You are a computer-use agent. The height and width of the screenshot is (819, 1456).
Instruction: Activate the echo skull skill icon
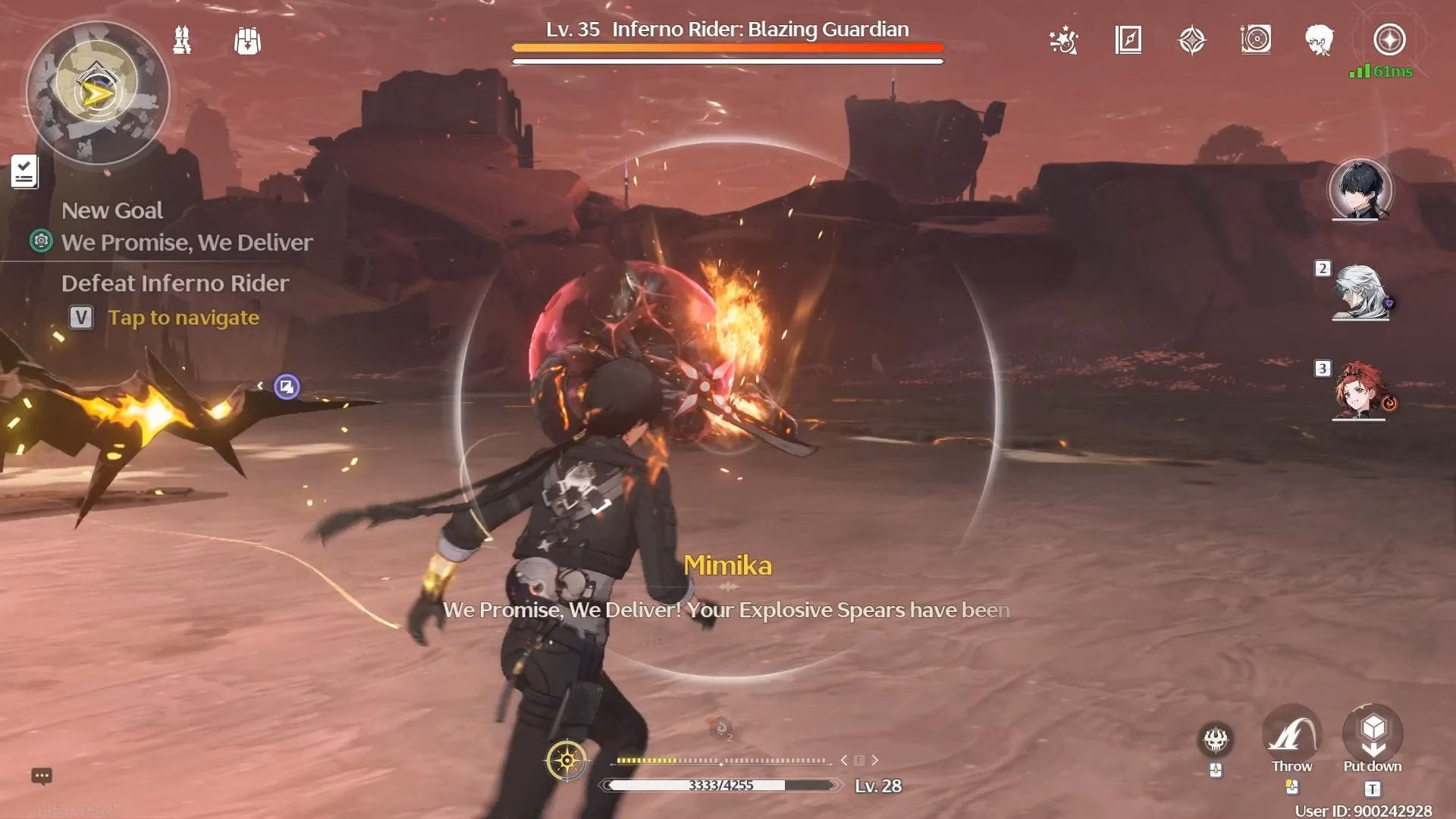[x=1216, y=739]
